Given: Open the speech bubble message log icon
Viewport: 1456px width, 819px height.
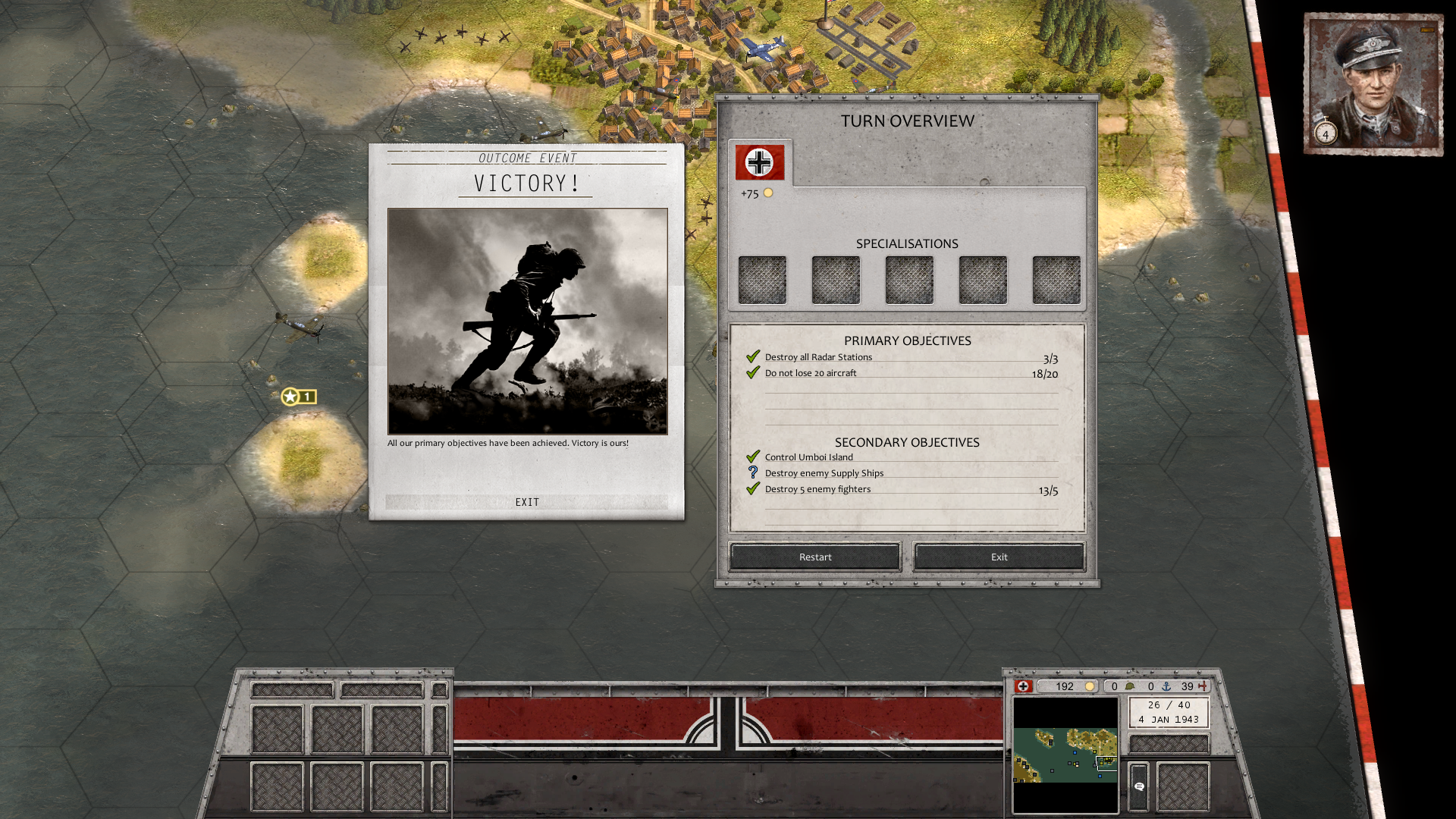Looking at the screenshot, I should (x=1139, y=787).
